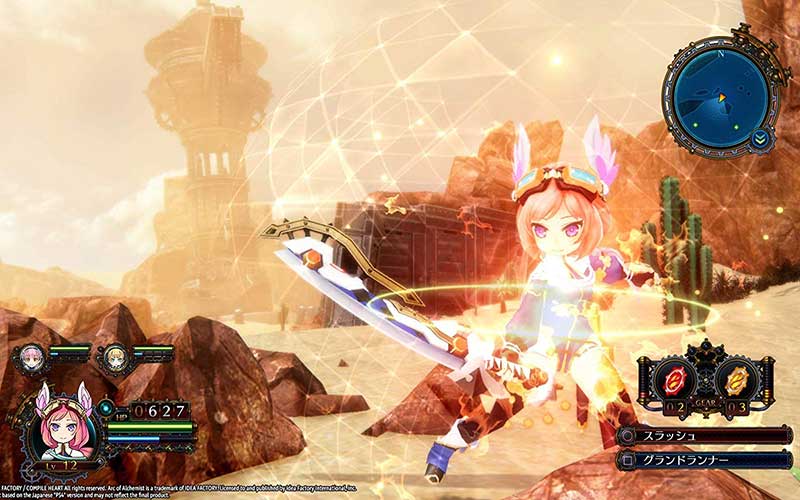Select the red fire gear icon
Viewport: 800px width, 500px height.
point(675,381)
